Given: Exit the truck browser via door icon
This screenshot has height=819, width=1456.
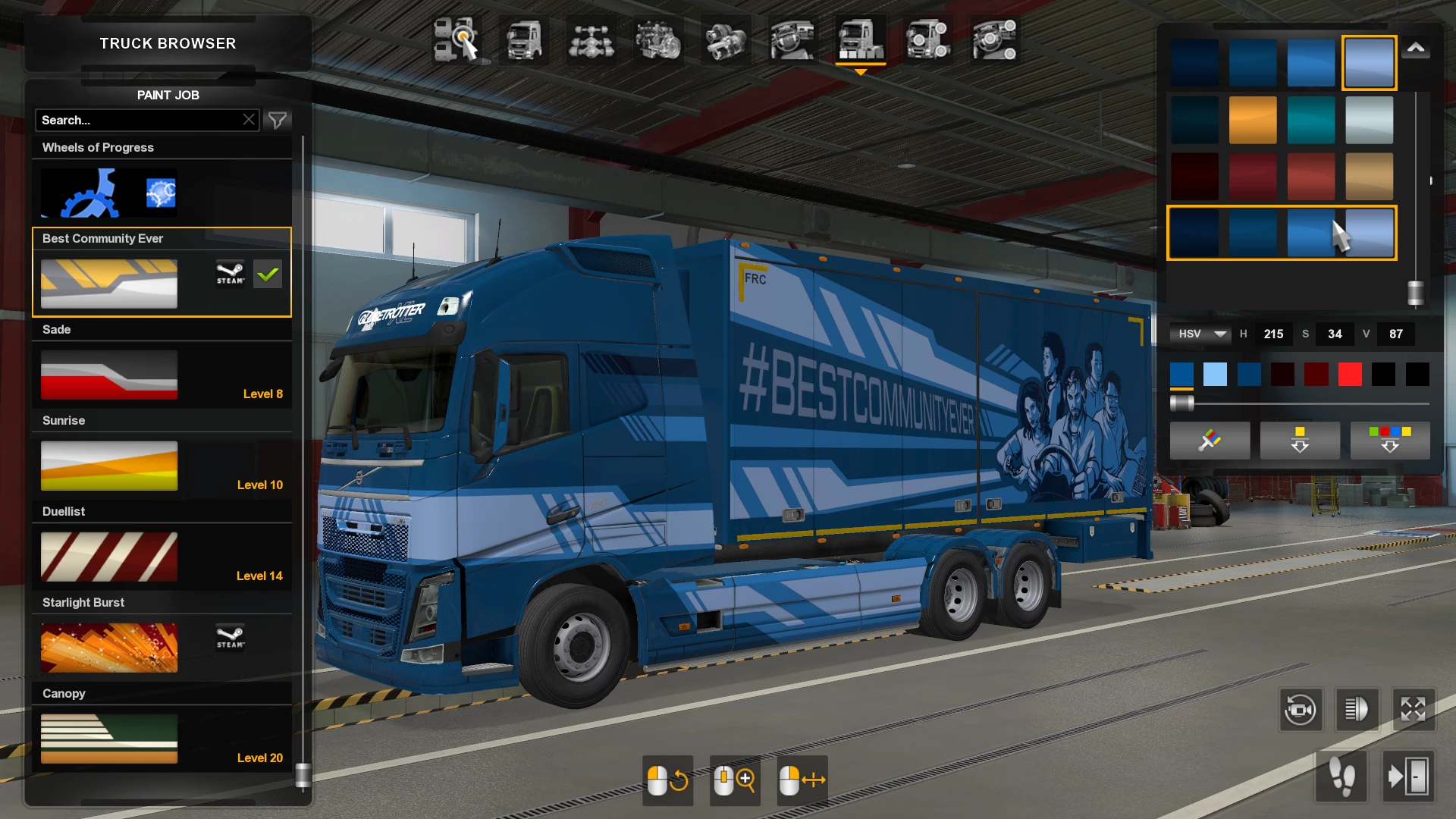Looking at the screenshot, I should click(1408, 777).
